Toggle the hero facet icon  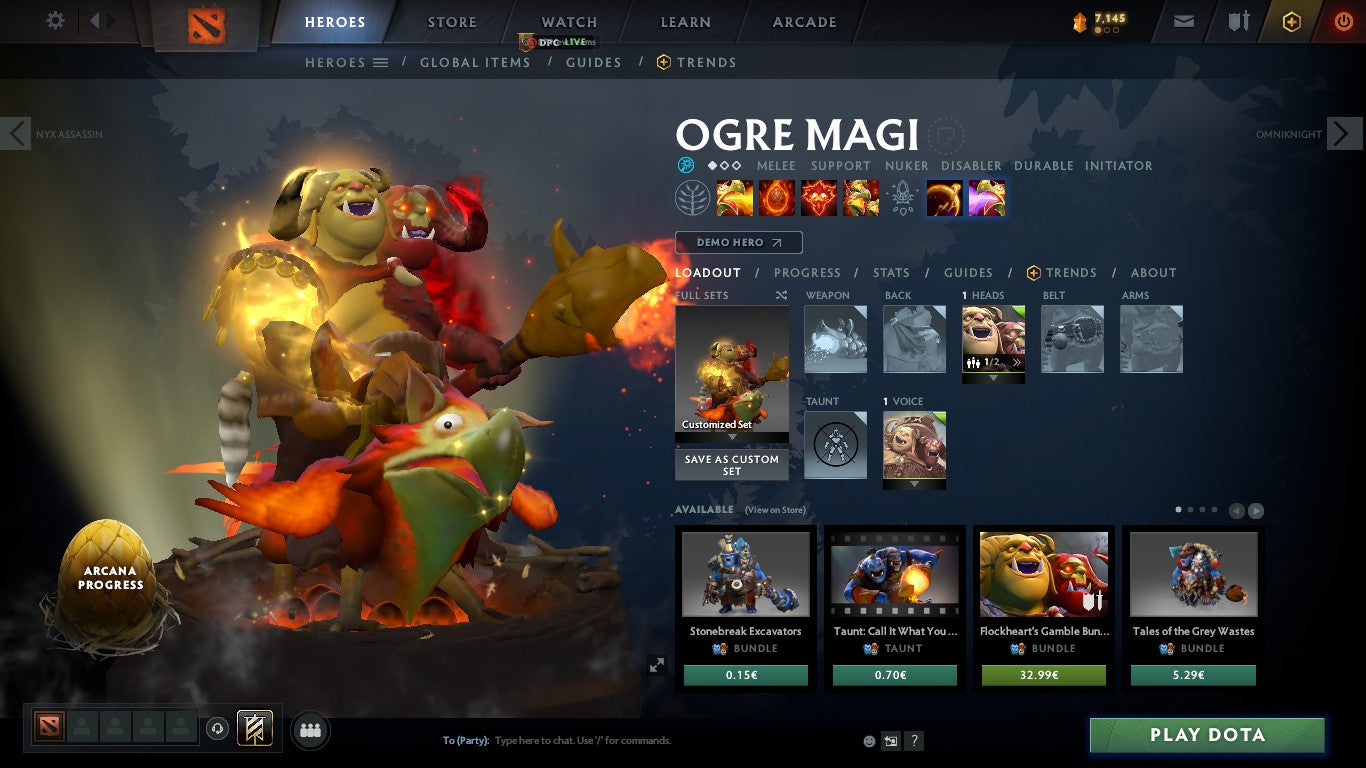[x=686, y=164]
